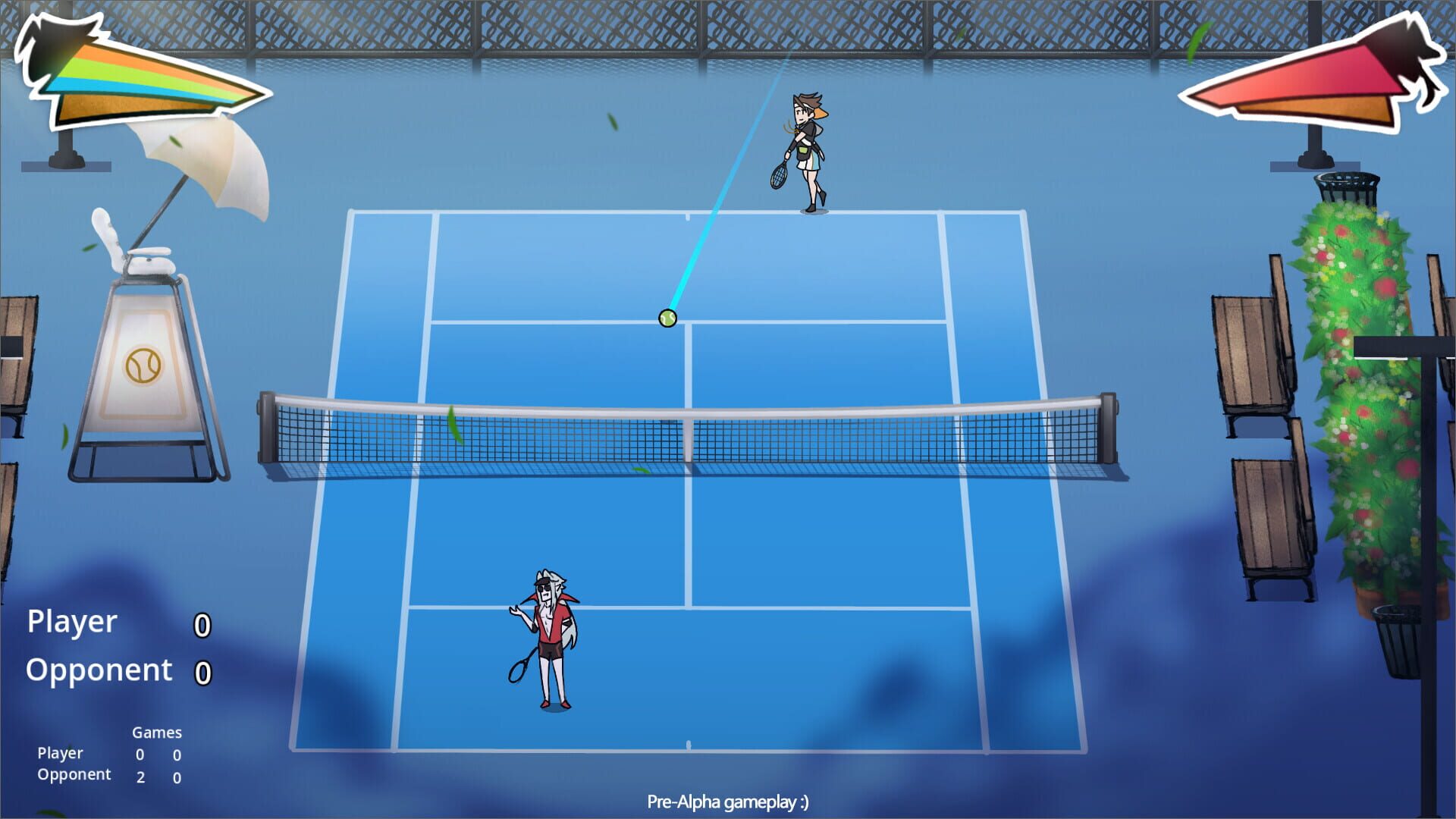The image size is (1456, 819).
Task: Click the Pre-Alpha gameplay text at bottom
Action: click(x=728, y=800)
